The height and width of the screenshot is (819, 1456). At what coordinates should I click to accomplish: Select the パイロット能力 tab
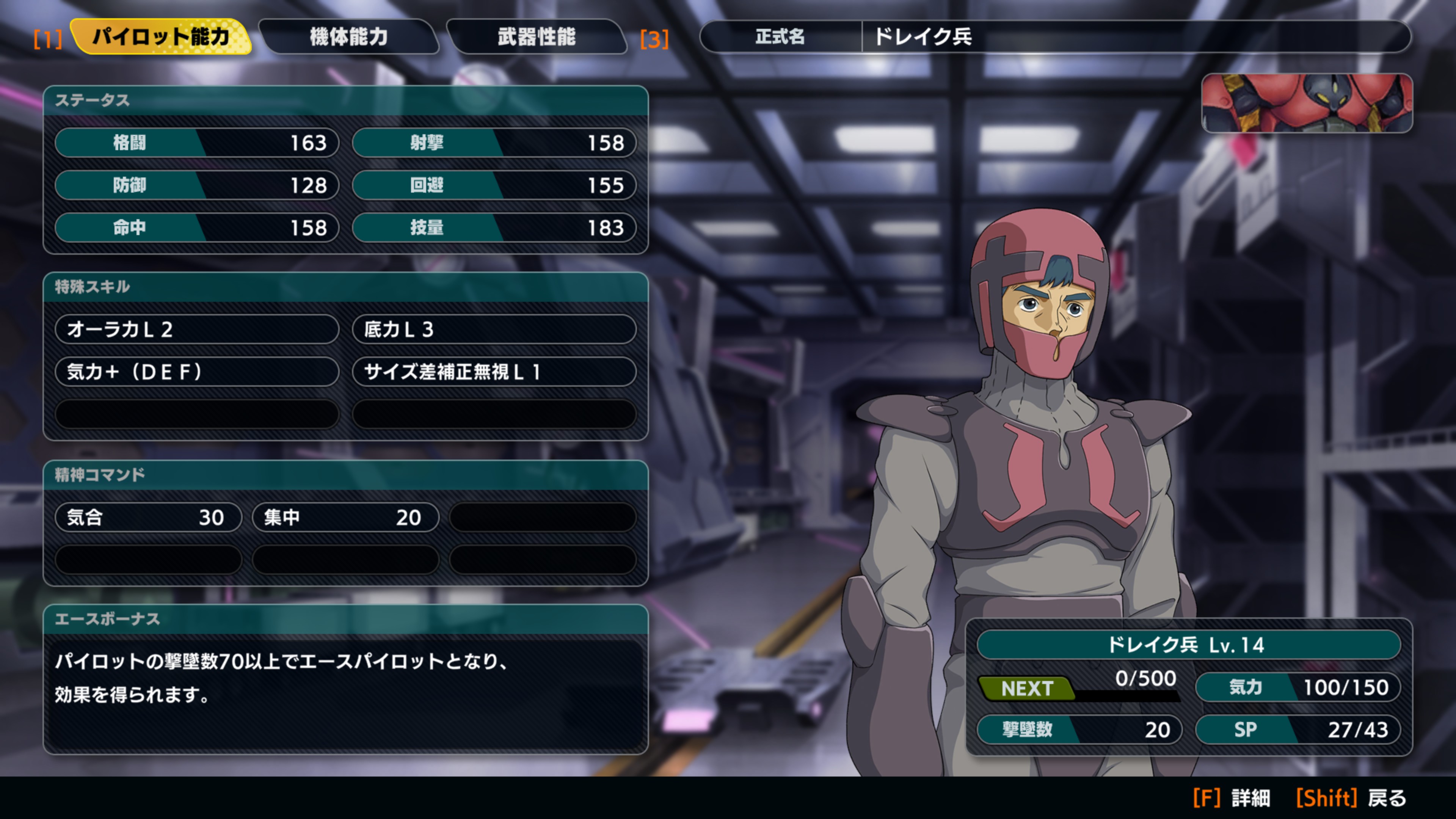click(161, 37)
